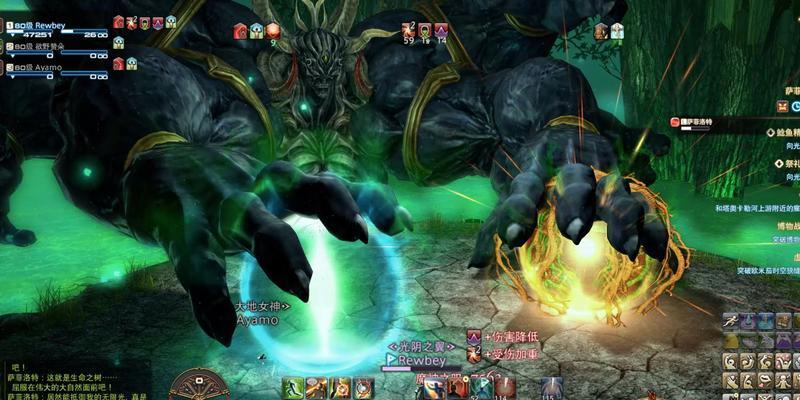Screen dimensions: 800x400
Task: Use the orange sword skill next to sprint
Action: (317, 388)
